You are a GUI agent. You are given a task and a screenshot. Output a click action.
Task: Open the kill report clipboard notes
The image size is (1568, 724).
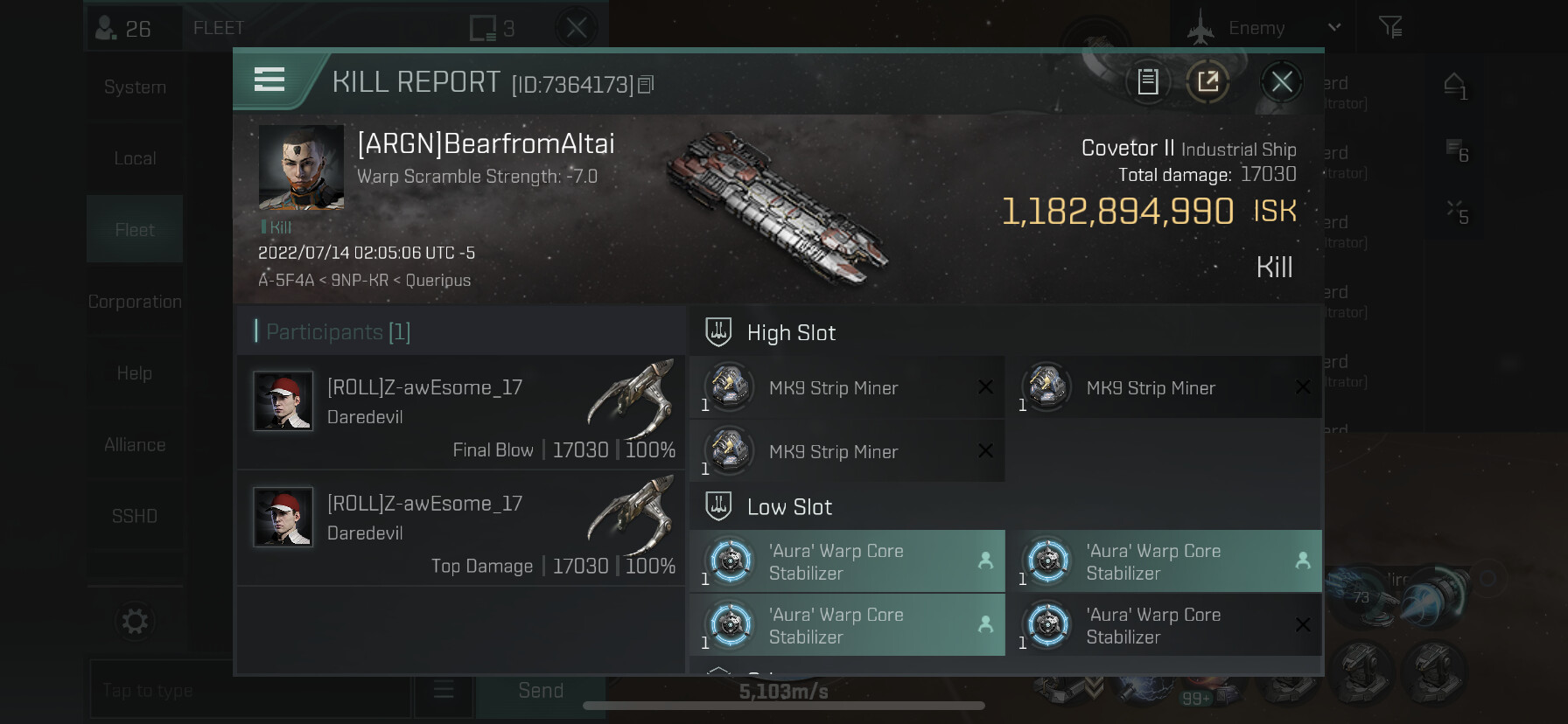(x=1147, y=82)
